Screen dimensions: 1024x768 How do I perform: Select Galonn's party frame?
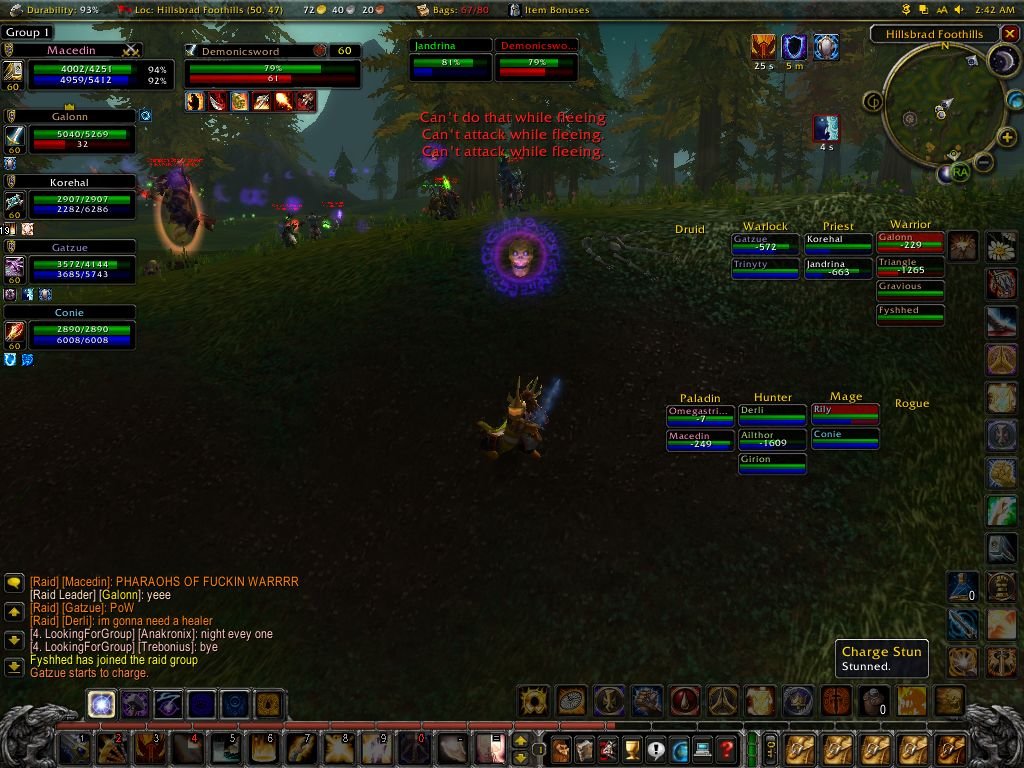[82, 138]
